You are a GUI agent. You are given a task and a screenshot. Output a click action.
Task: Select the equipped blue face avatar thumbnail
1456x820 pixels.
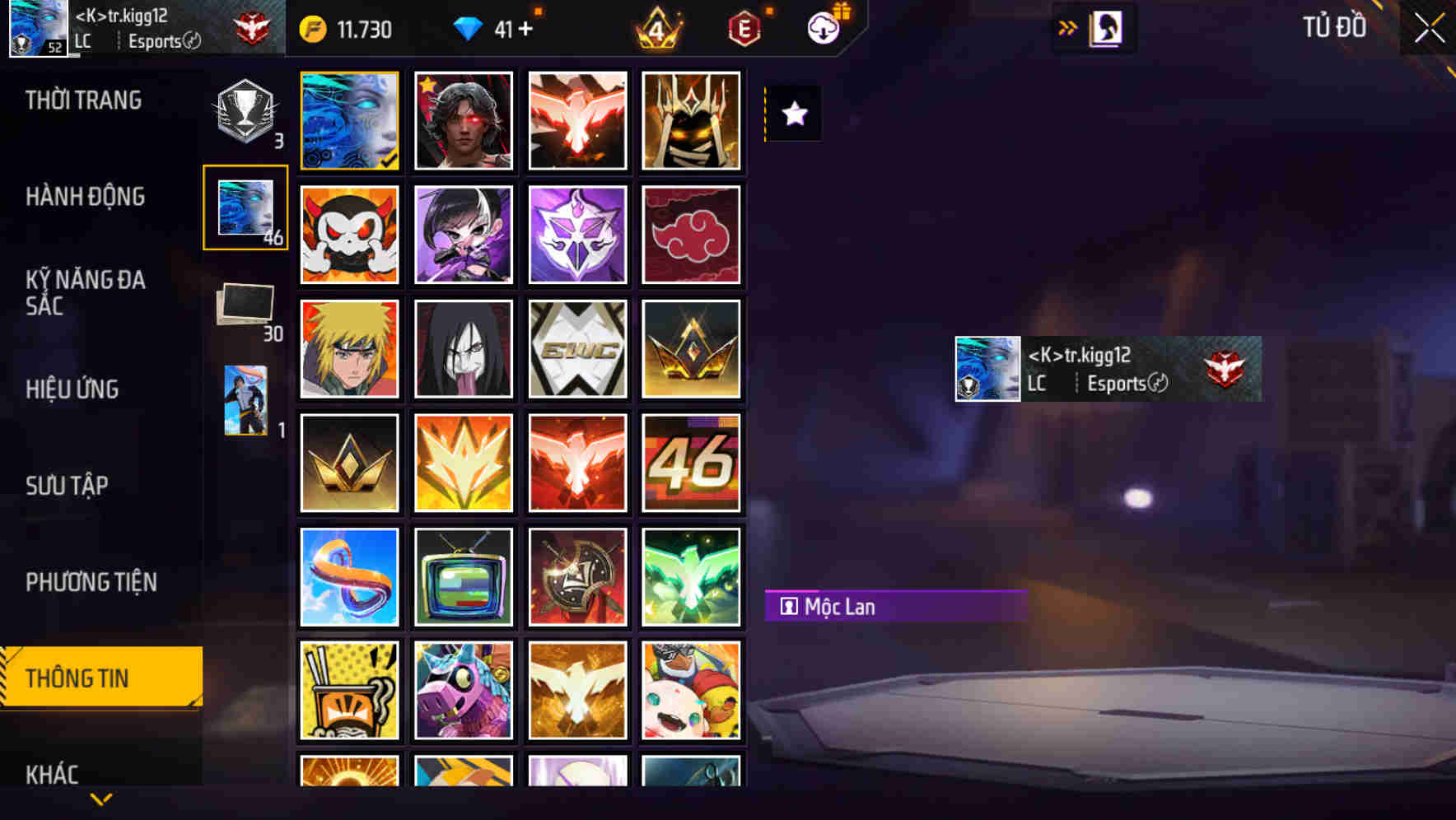coord(349,120)
